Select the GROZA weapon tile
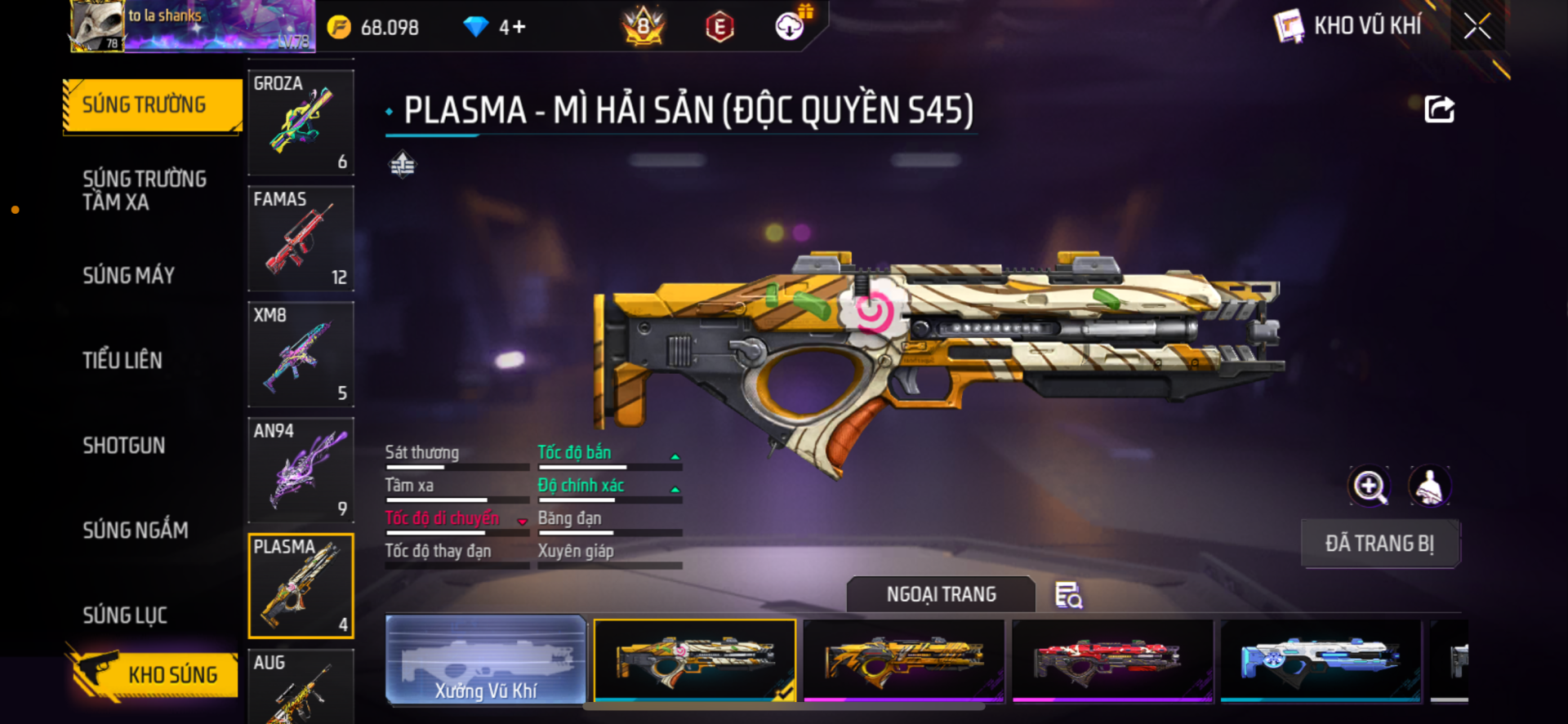 pyautogui.click(x=301, y=122)
